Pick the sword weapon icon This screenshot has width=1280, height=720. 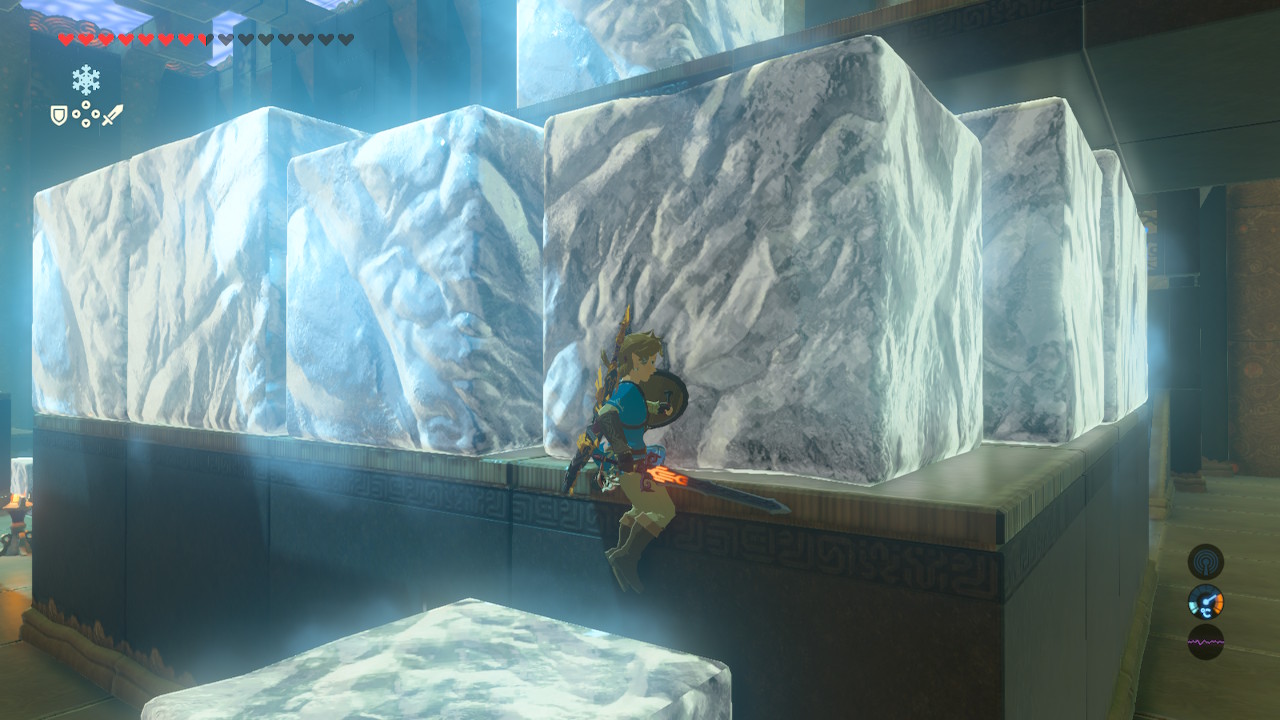click(x=112, y=116)
